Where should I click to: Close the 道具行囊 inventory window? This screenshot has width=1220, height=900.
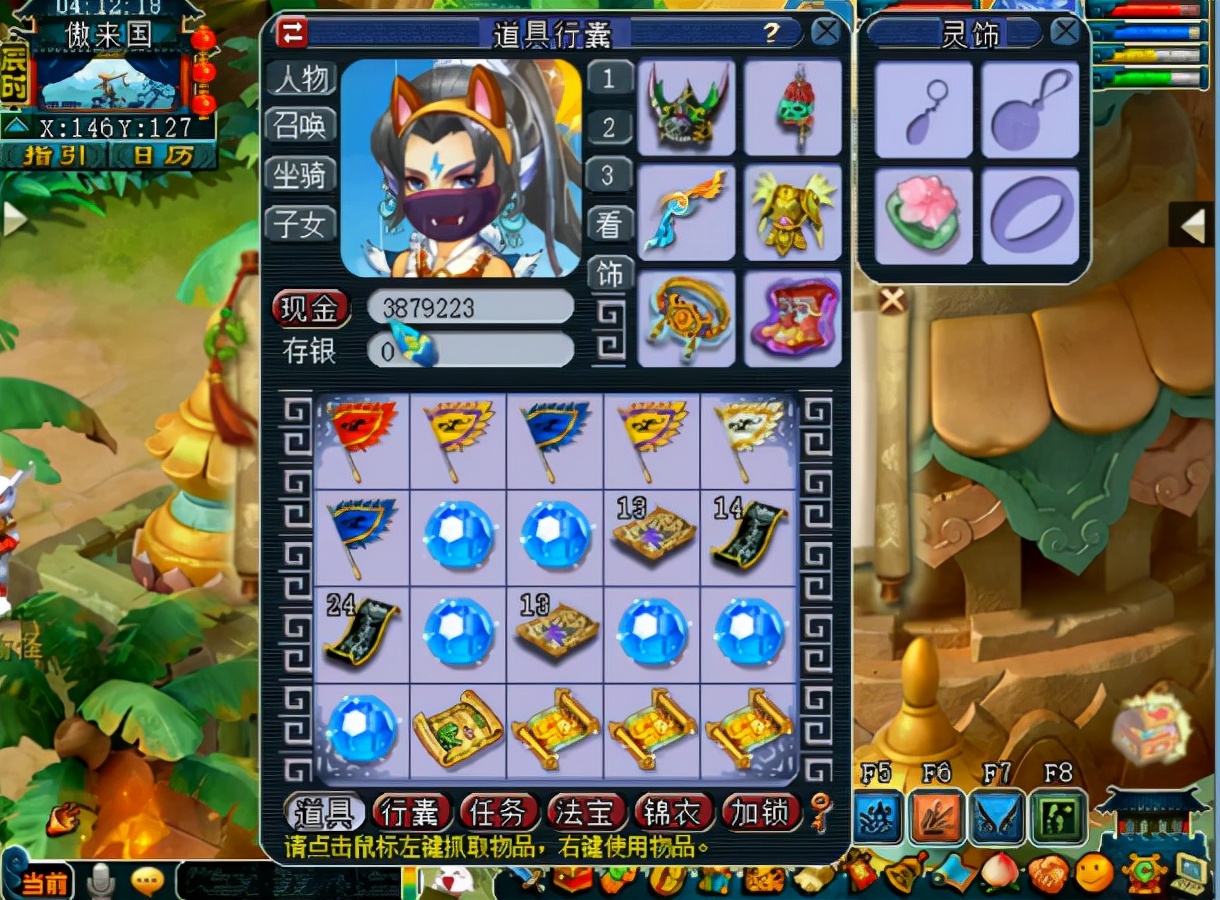pos(826,32)
